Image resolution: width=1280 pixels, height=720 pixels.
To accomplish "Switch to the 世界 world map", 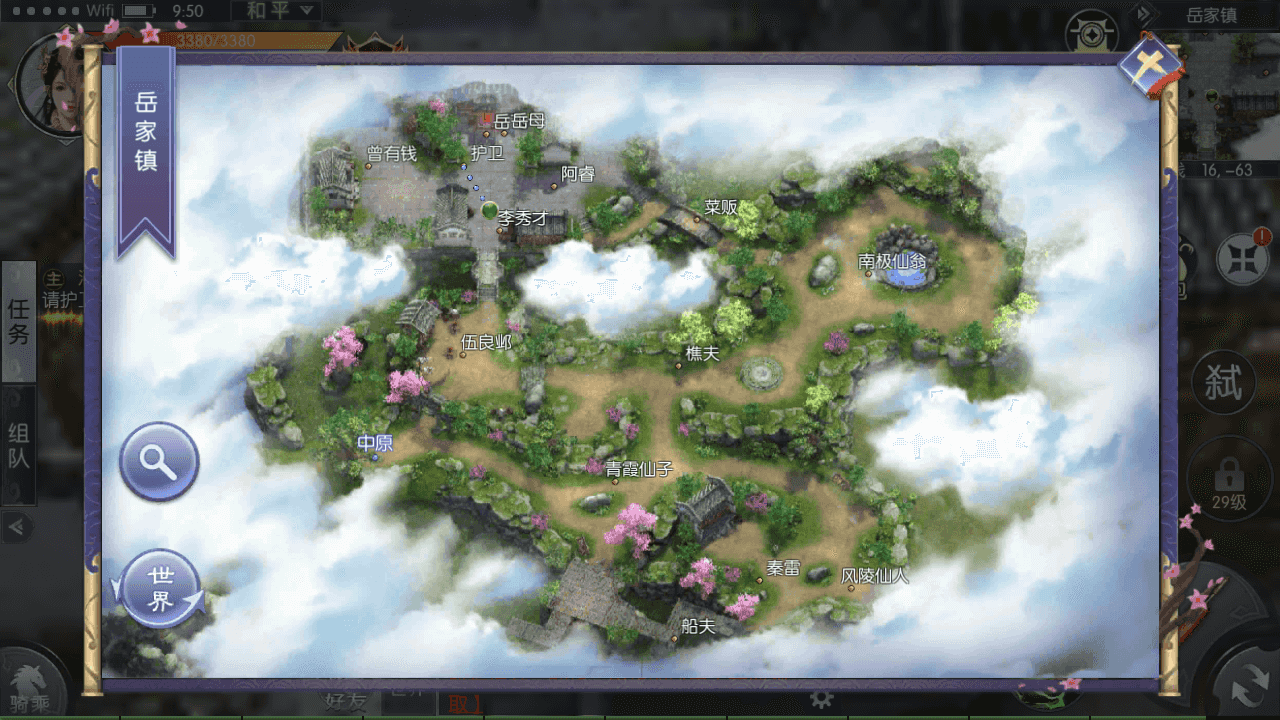I will [160, 589].
